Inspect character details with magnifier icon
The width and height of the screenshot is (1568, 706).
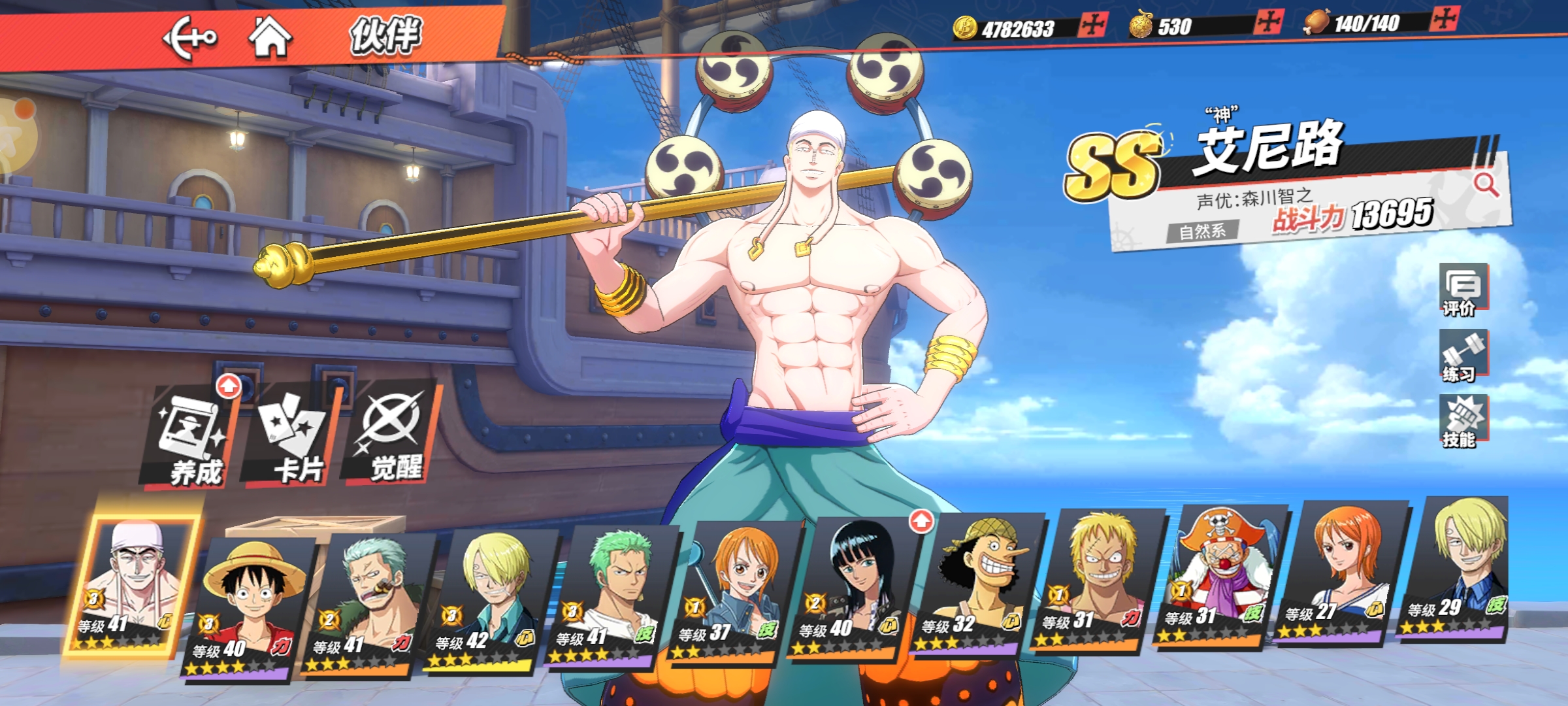click(1486, 184)
